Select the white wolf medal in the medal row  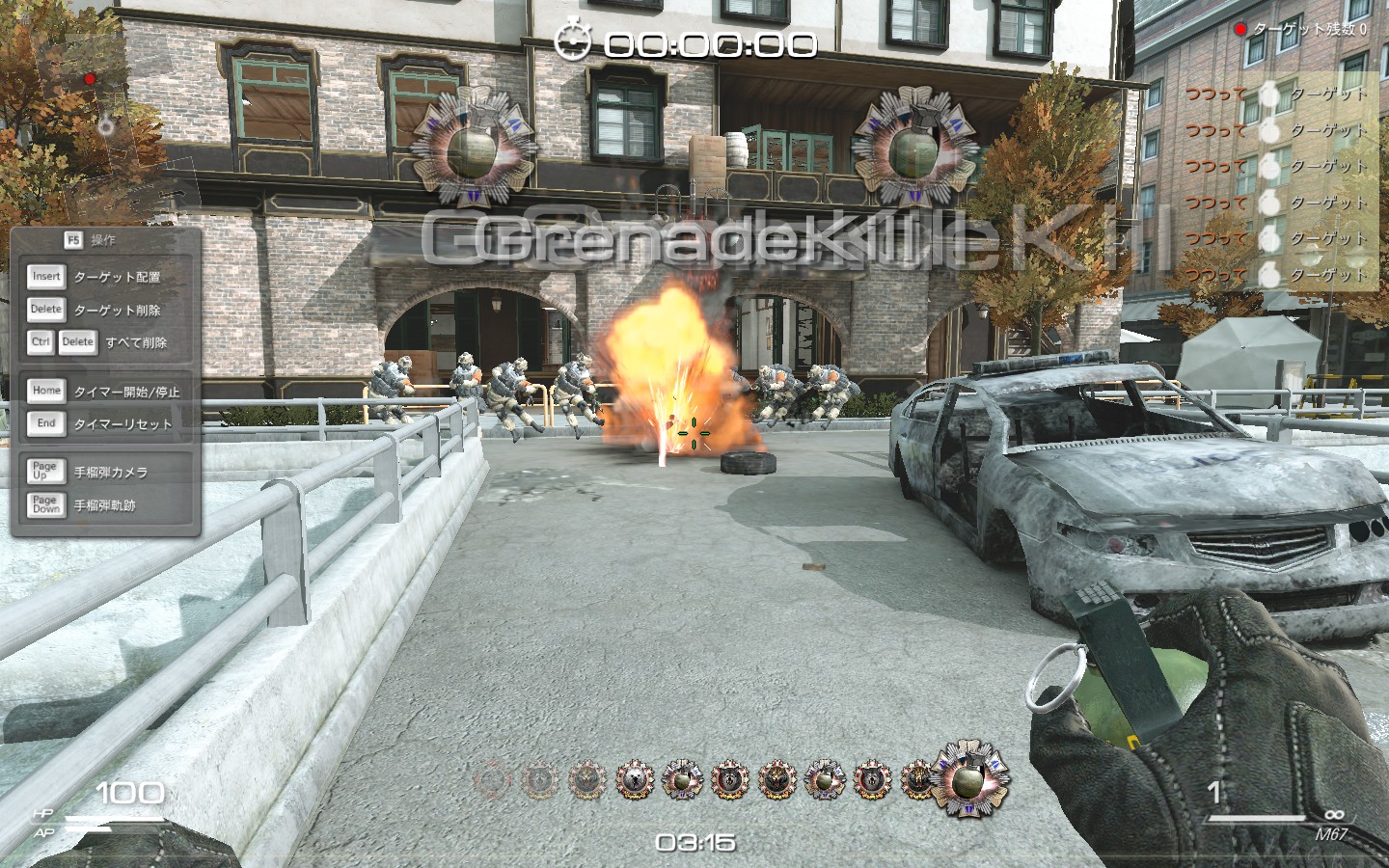click(x=635, y=779)
